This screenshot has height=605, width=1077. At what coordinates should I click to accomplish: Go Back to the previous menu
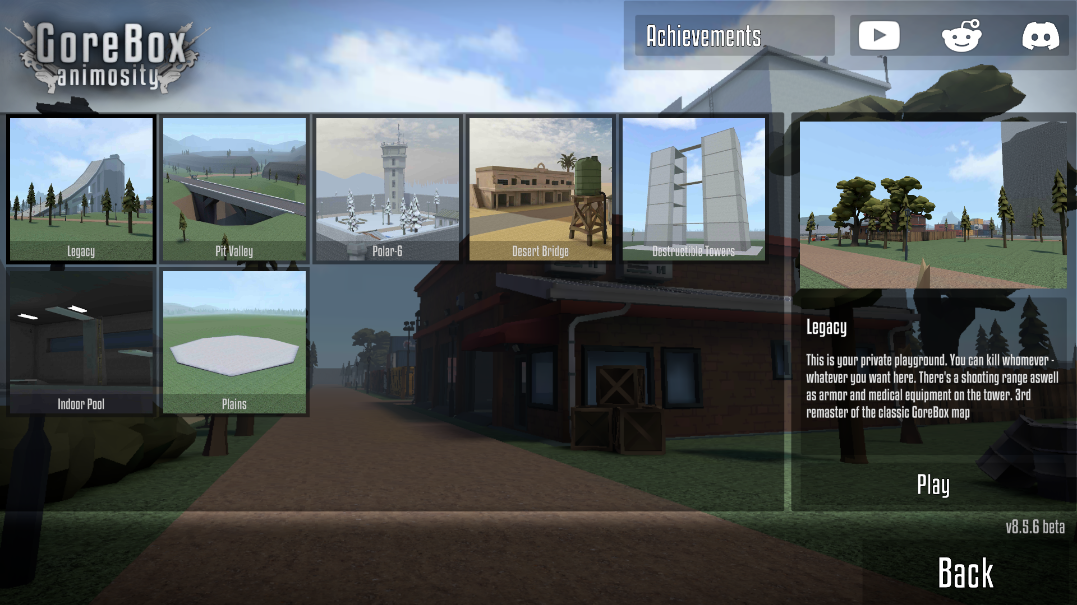(965, 573)
